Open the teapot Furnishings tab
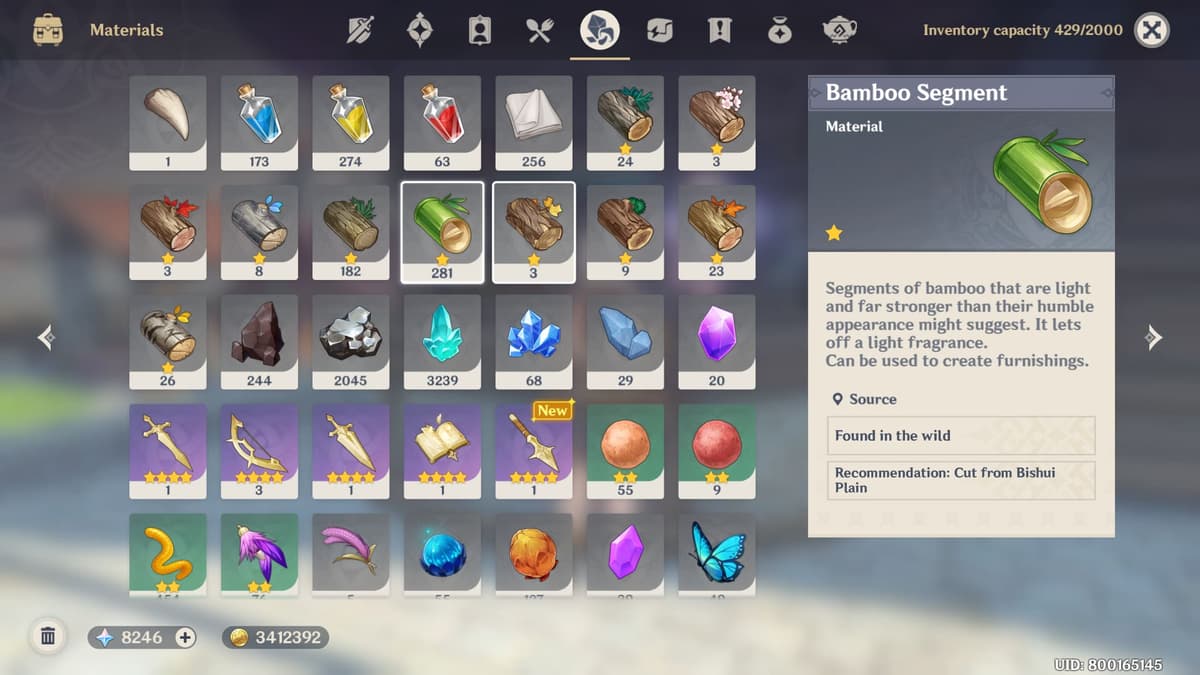The width and height of the screenshot is (1200, 675). pyautogui.click(x=839, y=30)
